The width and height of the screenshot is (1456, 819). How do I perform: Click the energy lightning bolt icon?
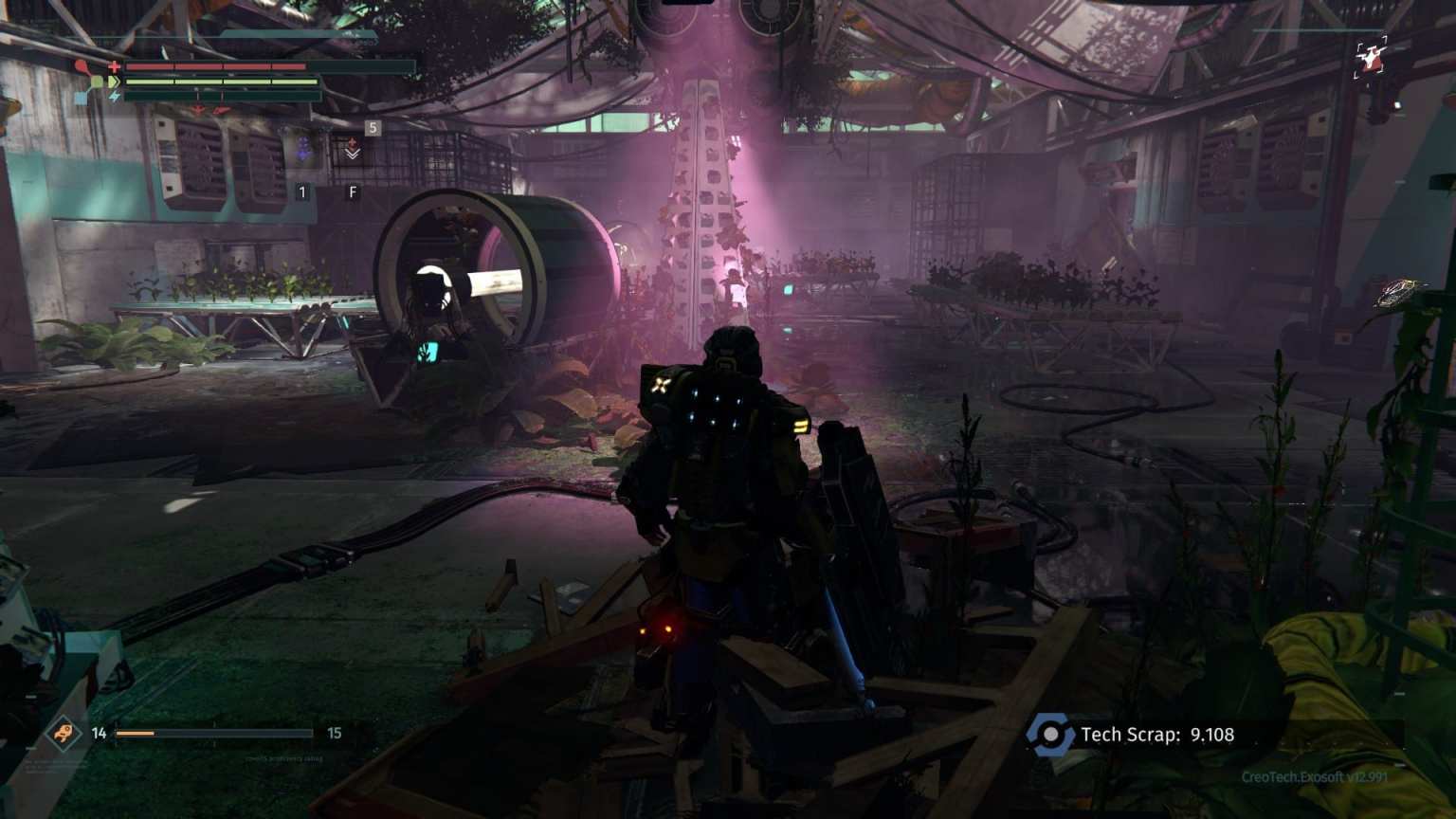click(x=115, y=97)
